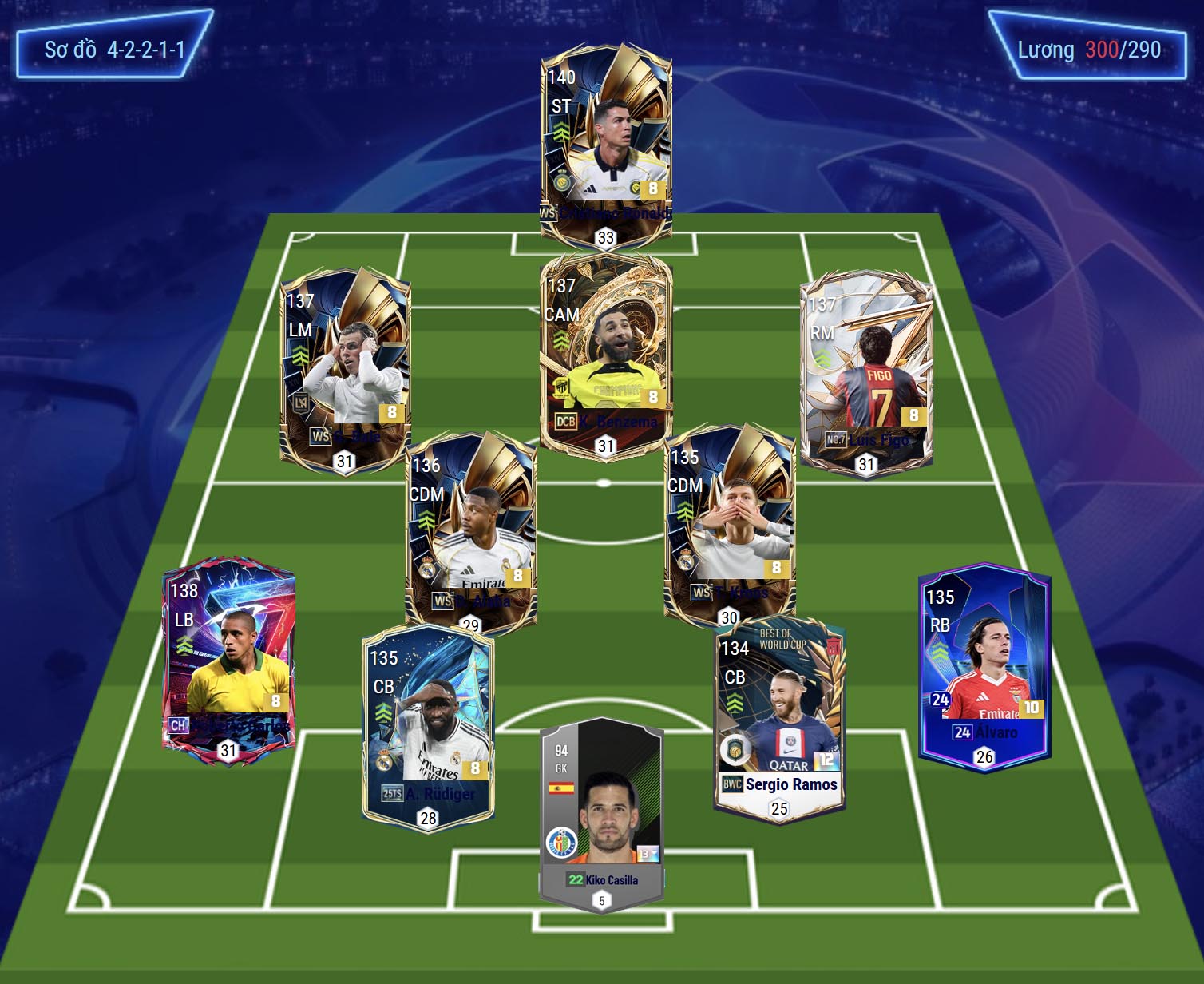Select the Cristiano Ronaldo ST card
This screenshot has width=1204, height=984.
tap(606, 144)
